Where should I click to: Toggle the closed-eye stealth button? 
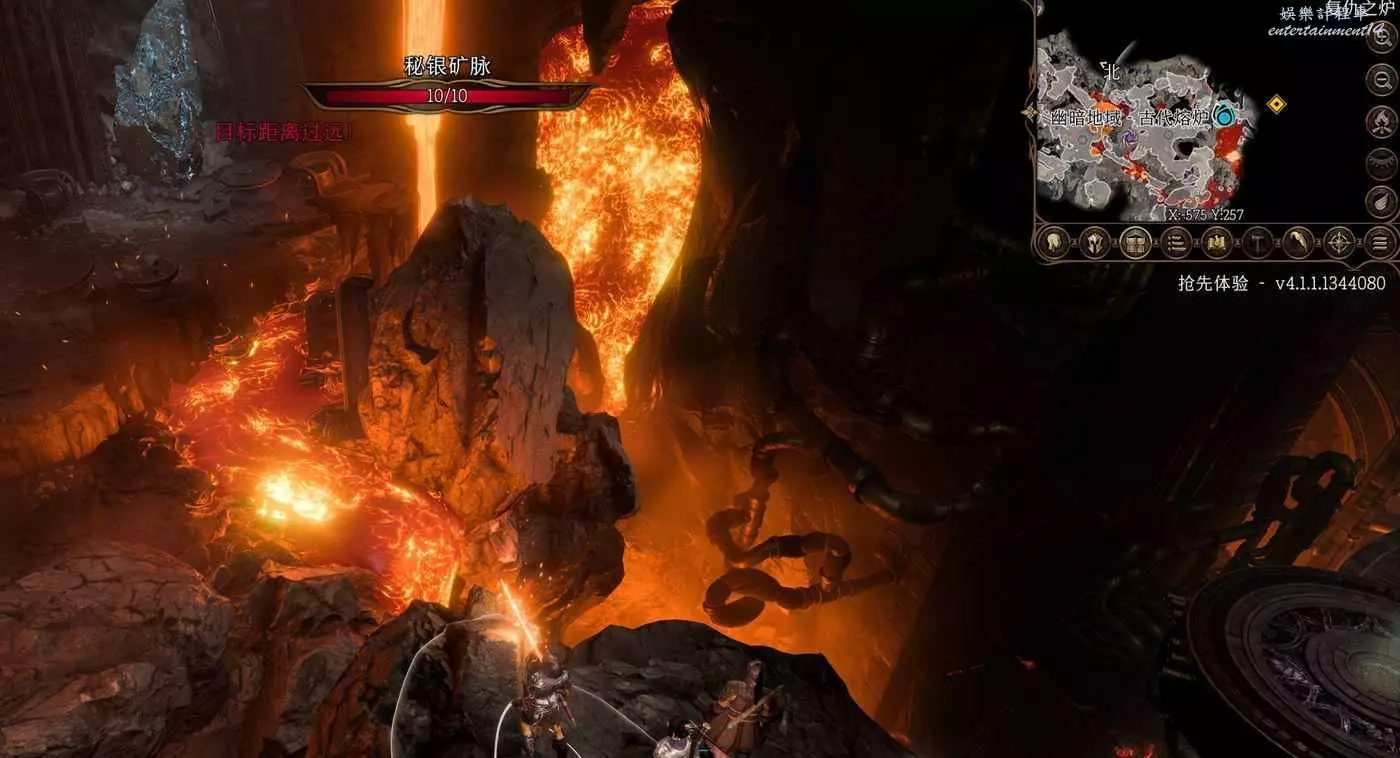click(x=1381, y=161)
